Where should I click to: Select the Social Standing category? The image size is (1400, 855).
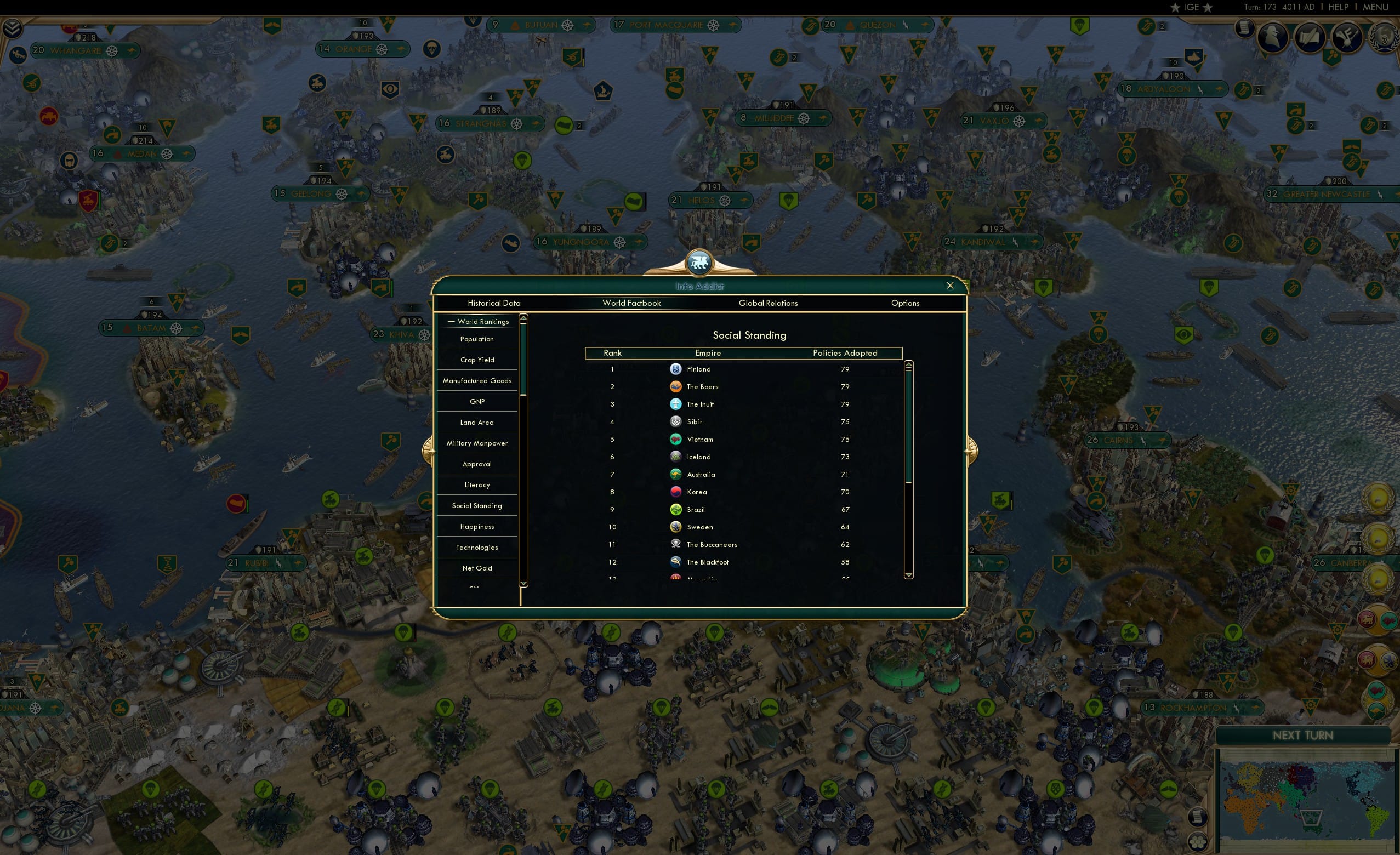477,505
